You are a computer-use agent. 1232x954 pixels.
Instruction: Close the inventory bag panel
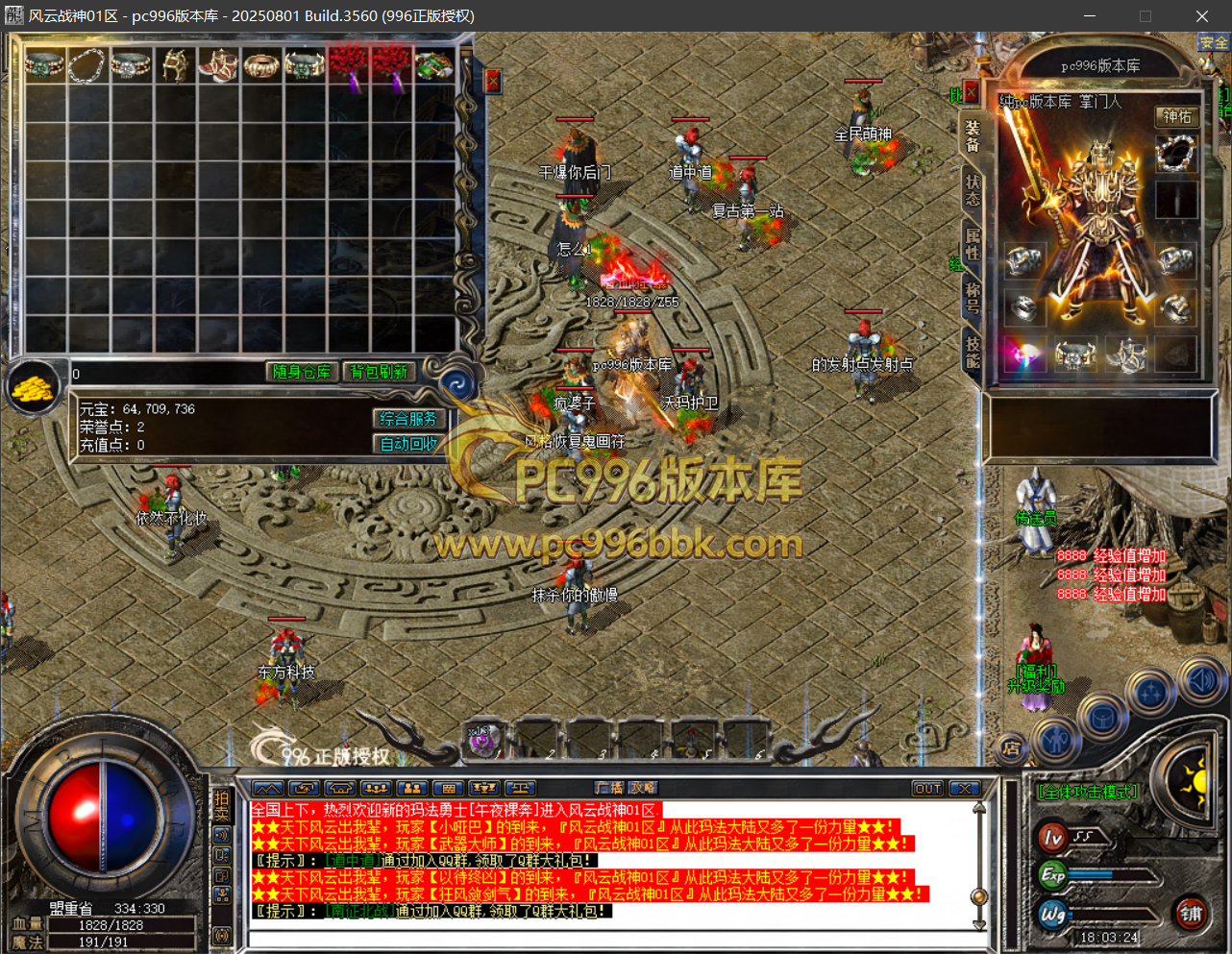493,81
